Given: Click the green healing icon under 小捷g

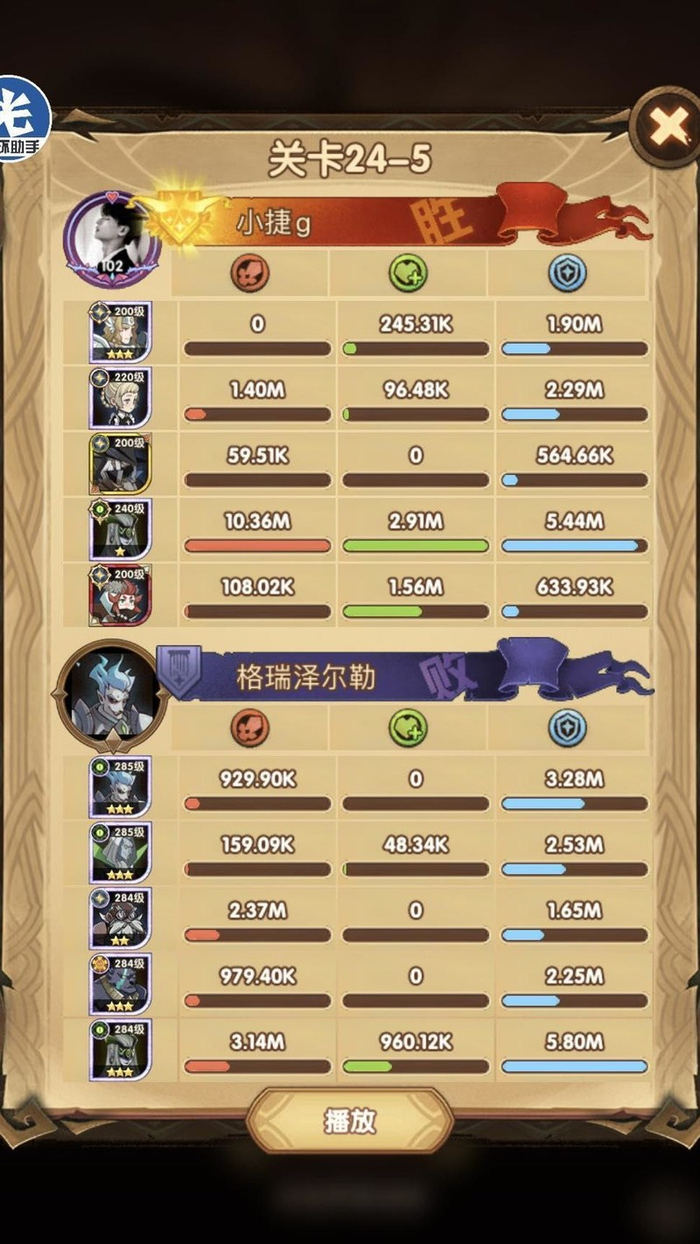Looking at the screenshot, I should 408,273.
